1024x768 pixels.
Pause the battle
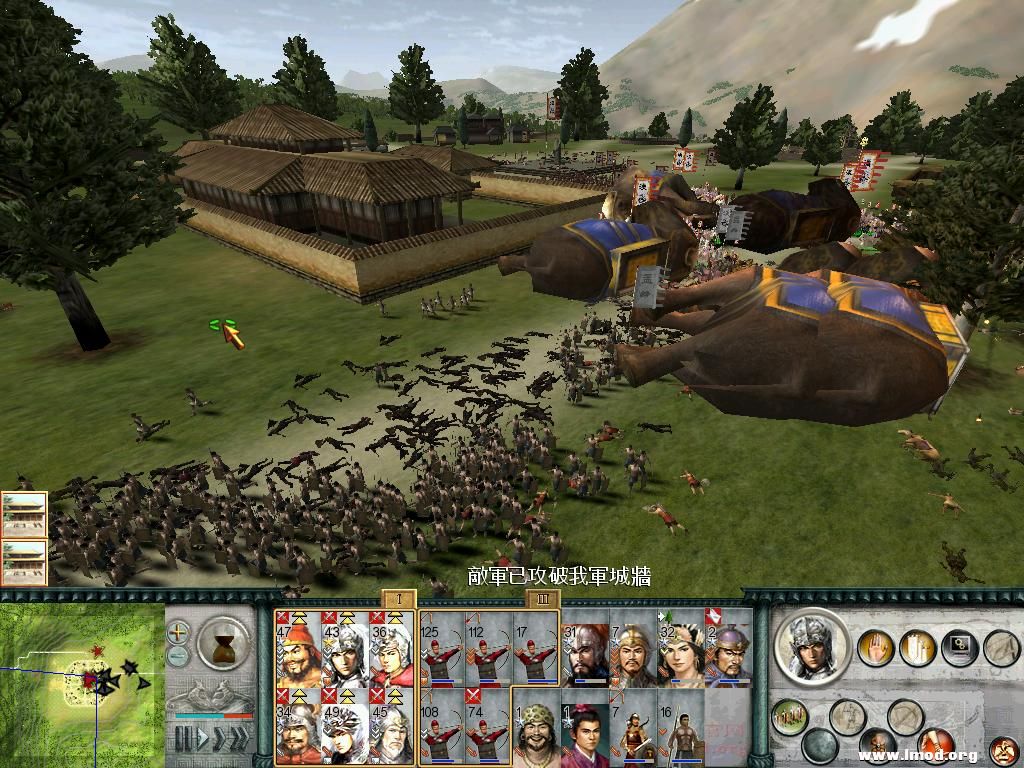click(x=182, y=739)
